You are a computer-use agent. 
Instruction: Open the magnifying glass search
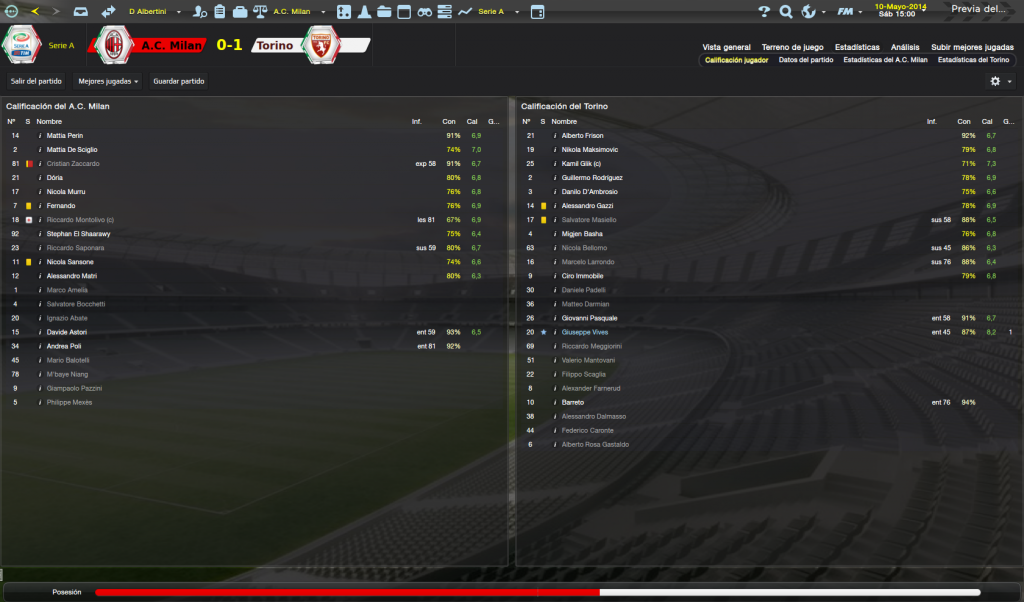(x=786, y=12)
